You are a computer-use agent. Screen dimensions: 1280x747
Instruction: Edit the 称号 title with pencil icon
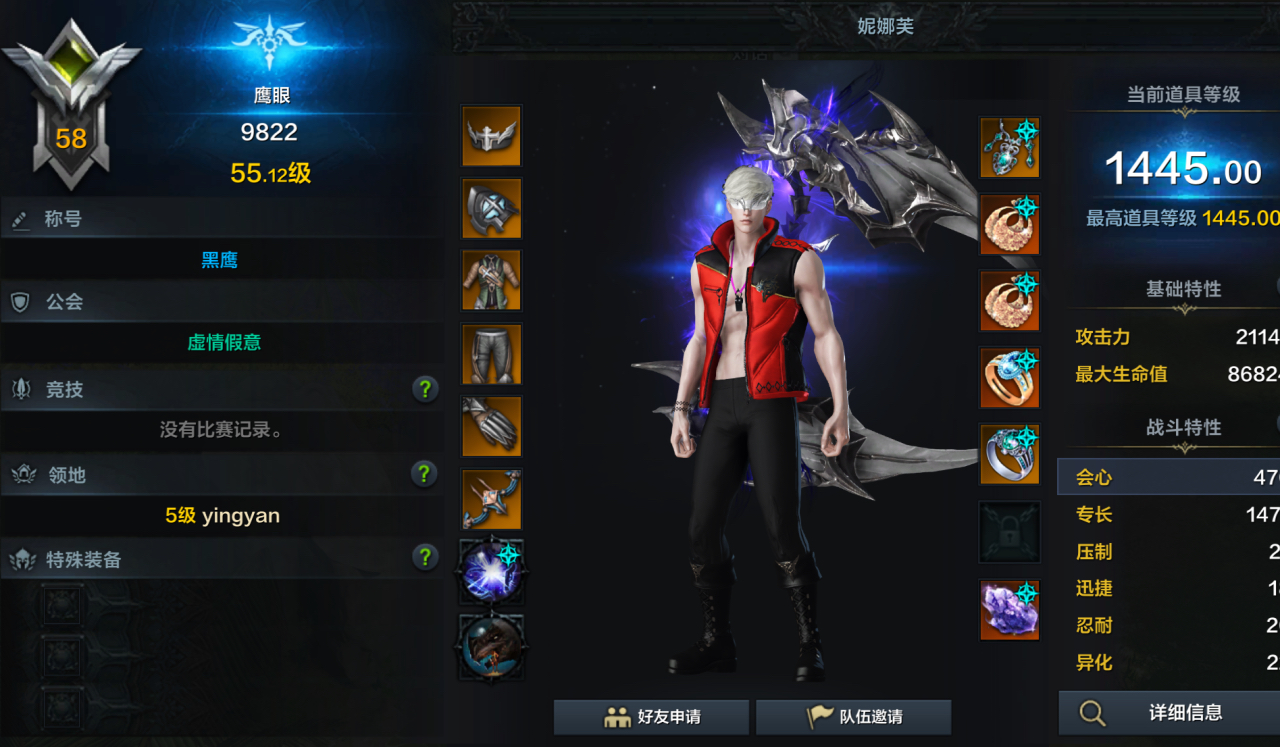tap(20, 220)
